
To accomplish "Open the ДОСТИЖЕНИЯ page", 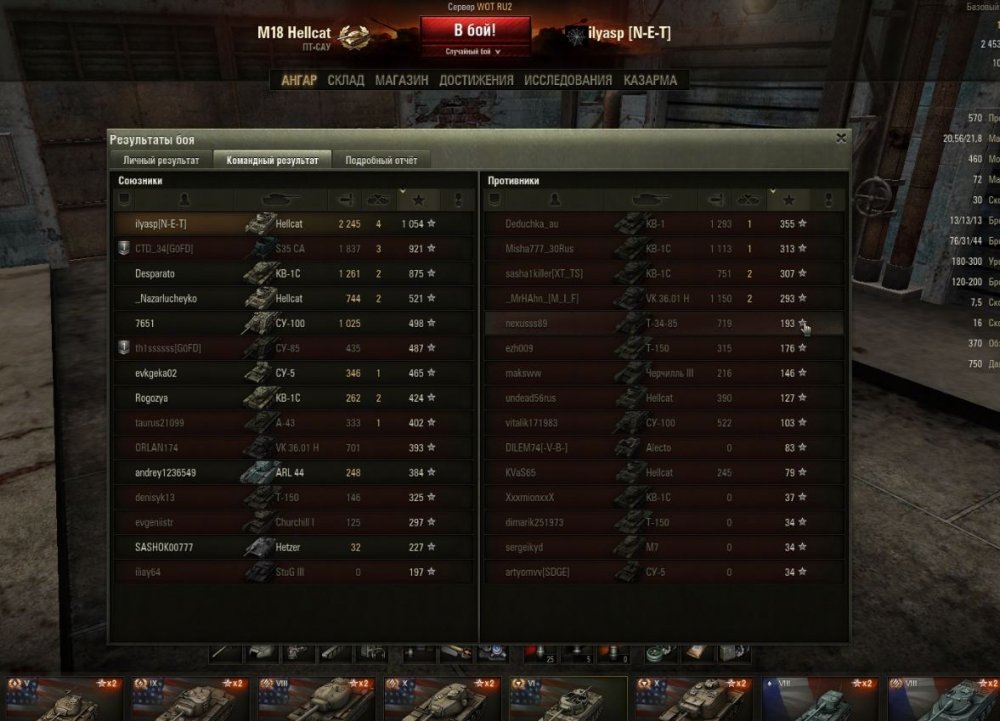I will coord(476,80).
